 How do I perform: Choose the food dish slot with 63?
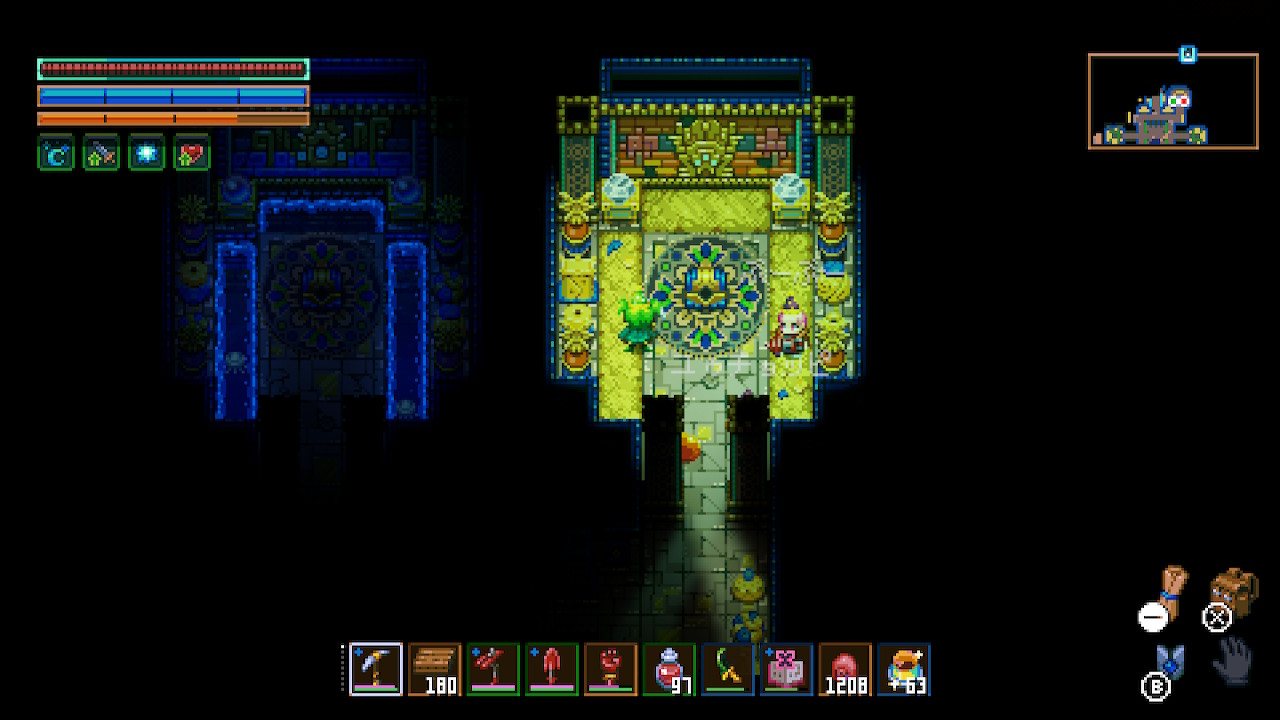click(x=904, y=669)
